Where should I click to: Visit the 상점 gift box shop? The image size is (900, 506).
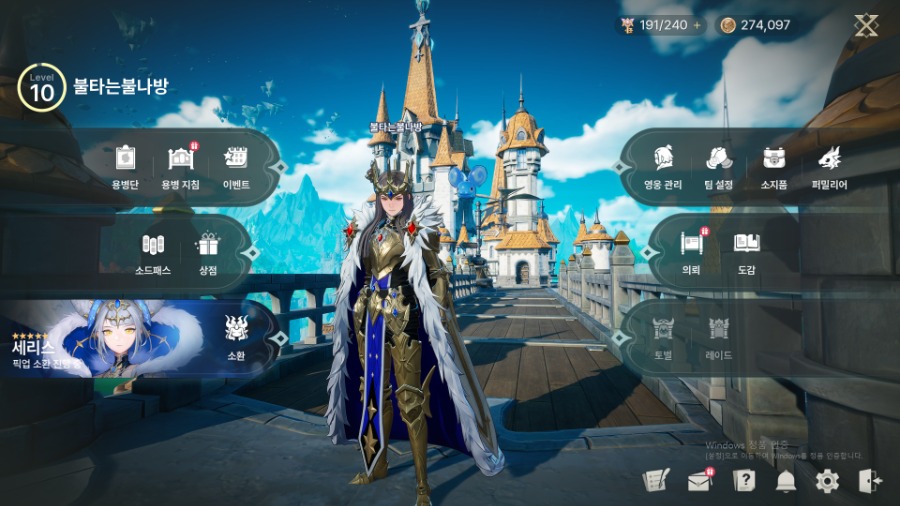pos(208,250)
